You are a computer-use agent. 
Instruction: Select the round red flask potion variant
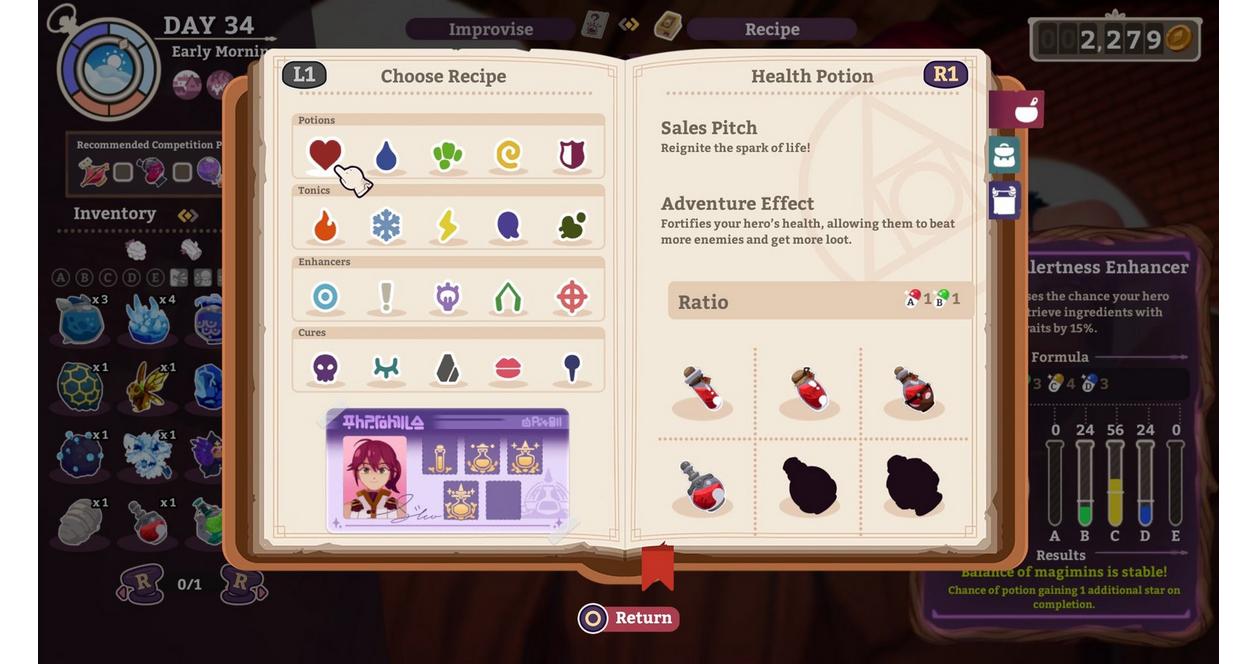[x=702, y=485]
